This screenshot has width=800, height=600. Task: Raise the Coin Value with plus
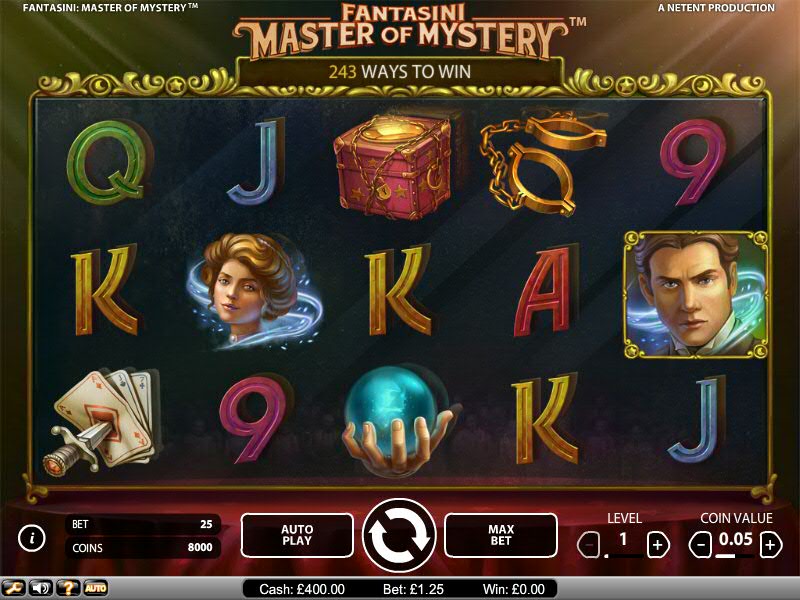click(770, 545)
